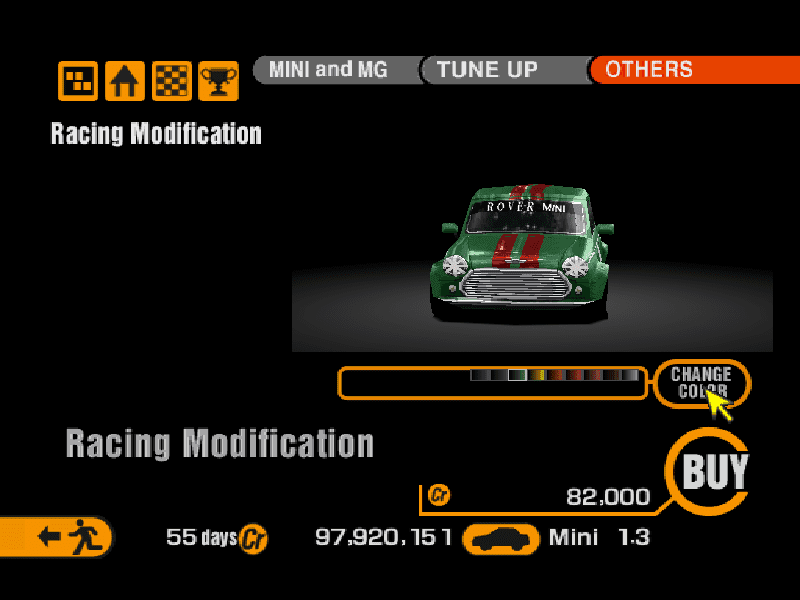Buy the Racing Modification
The height and width of the screenshot is (600, 800).
[x=715, y=472]
